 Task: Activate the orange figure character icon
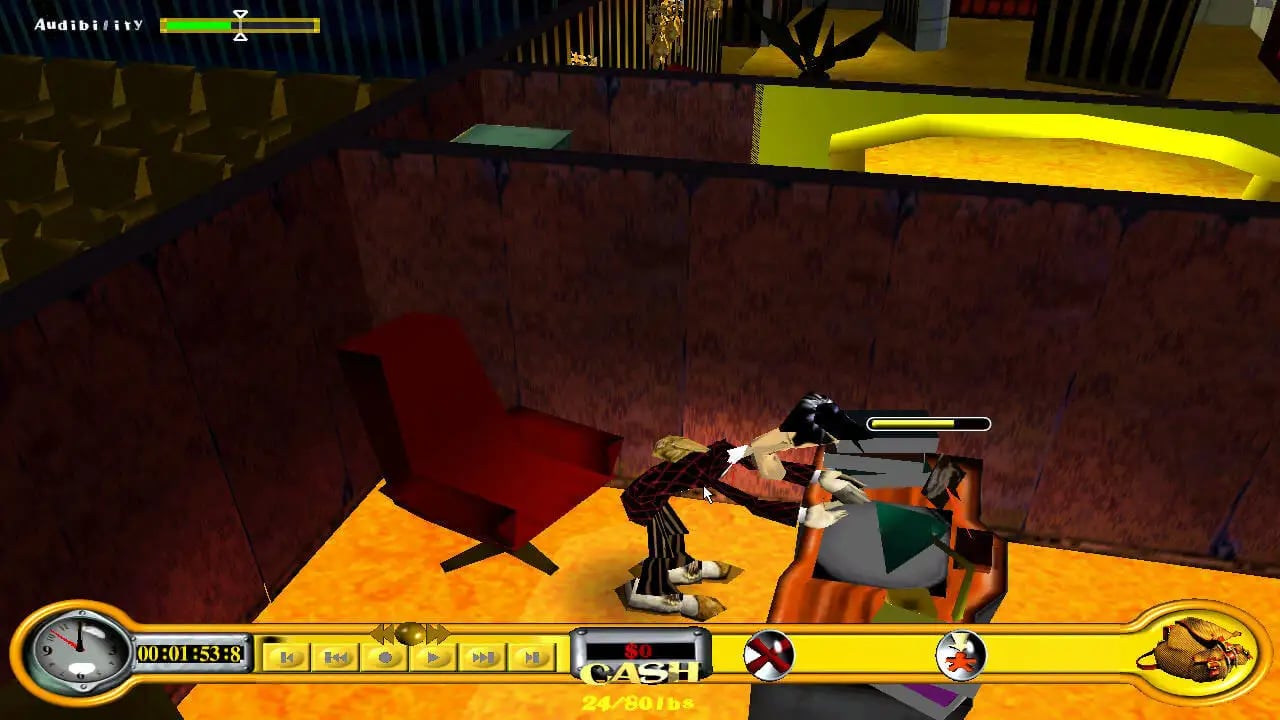tap(961, 656)
